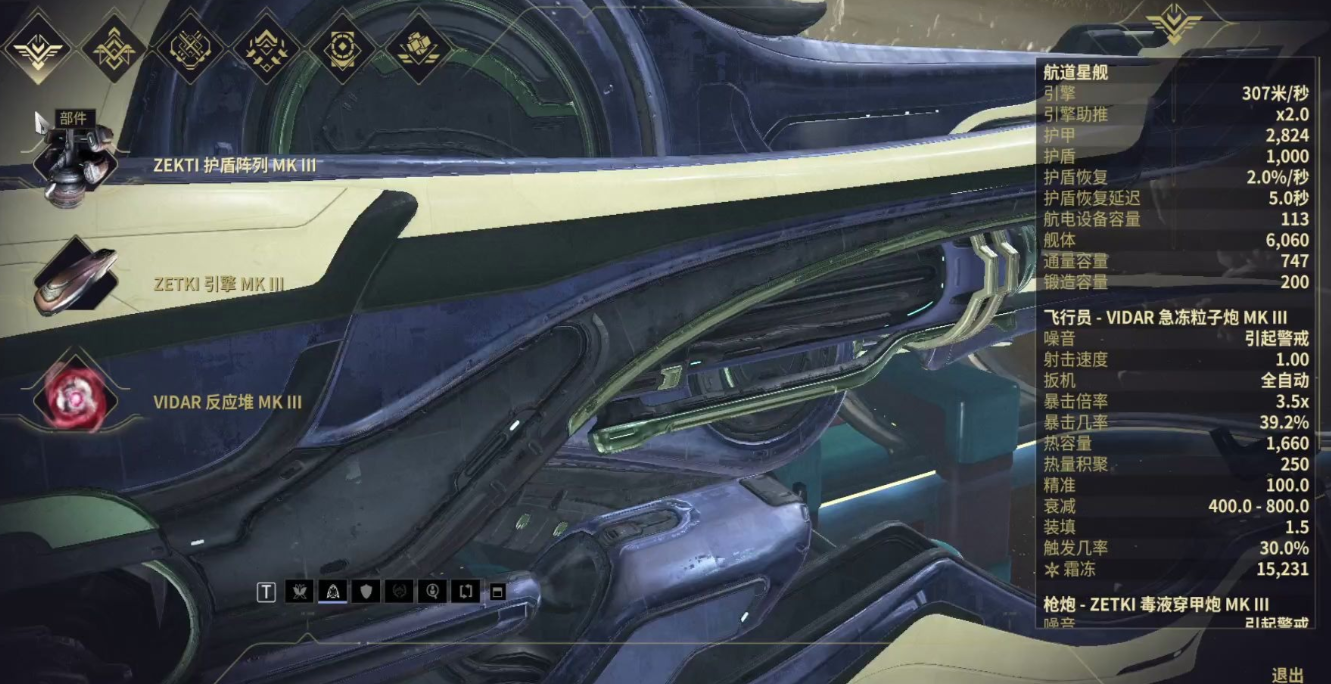Choose the laurel wreath icon in bottom bar

400,591
